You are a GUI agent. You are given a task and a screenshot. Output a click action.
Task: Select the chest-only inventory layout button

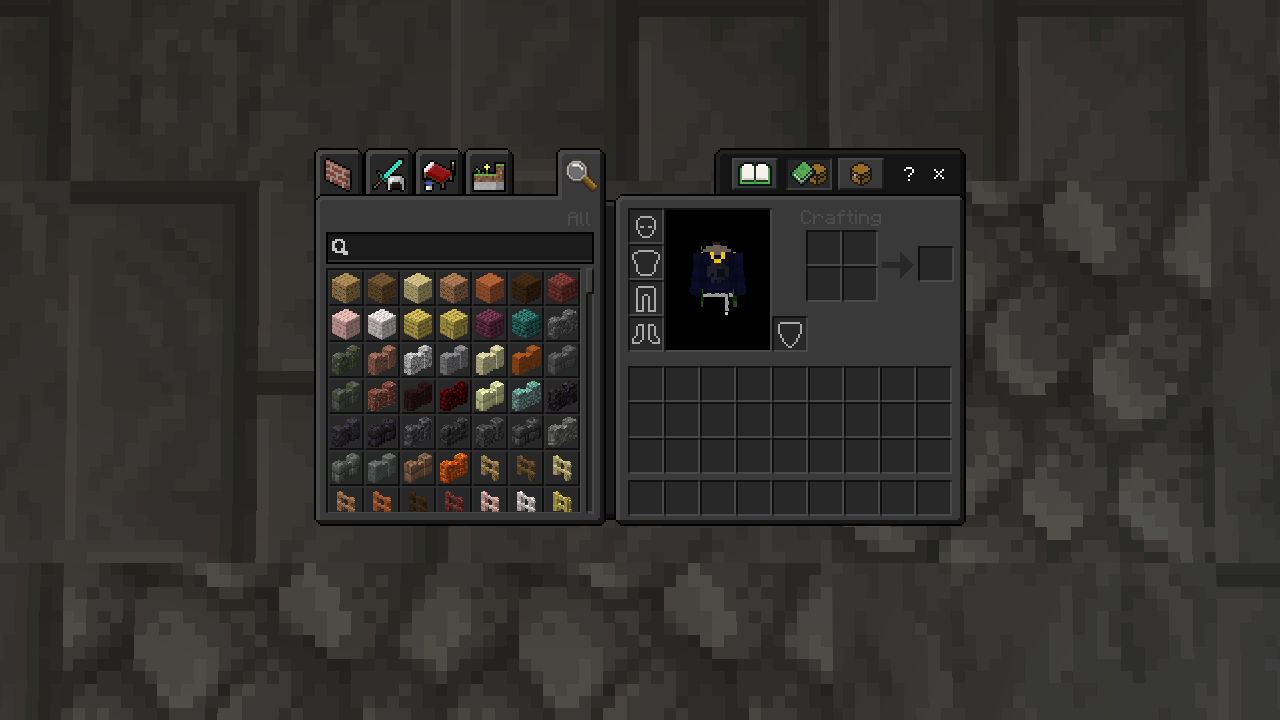click(x=860, y=174)
